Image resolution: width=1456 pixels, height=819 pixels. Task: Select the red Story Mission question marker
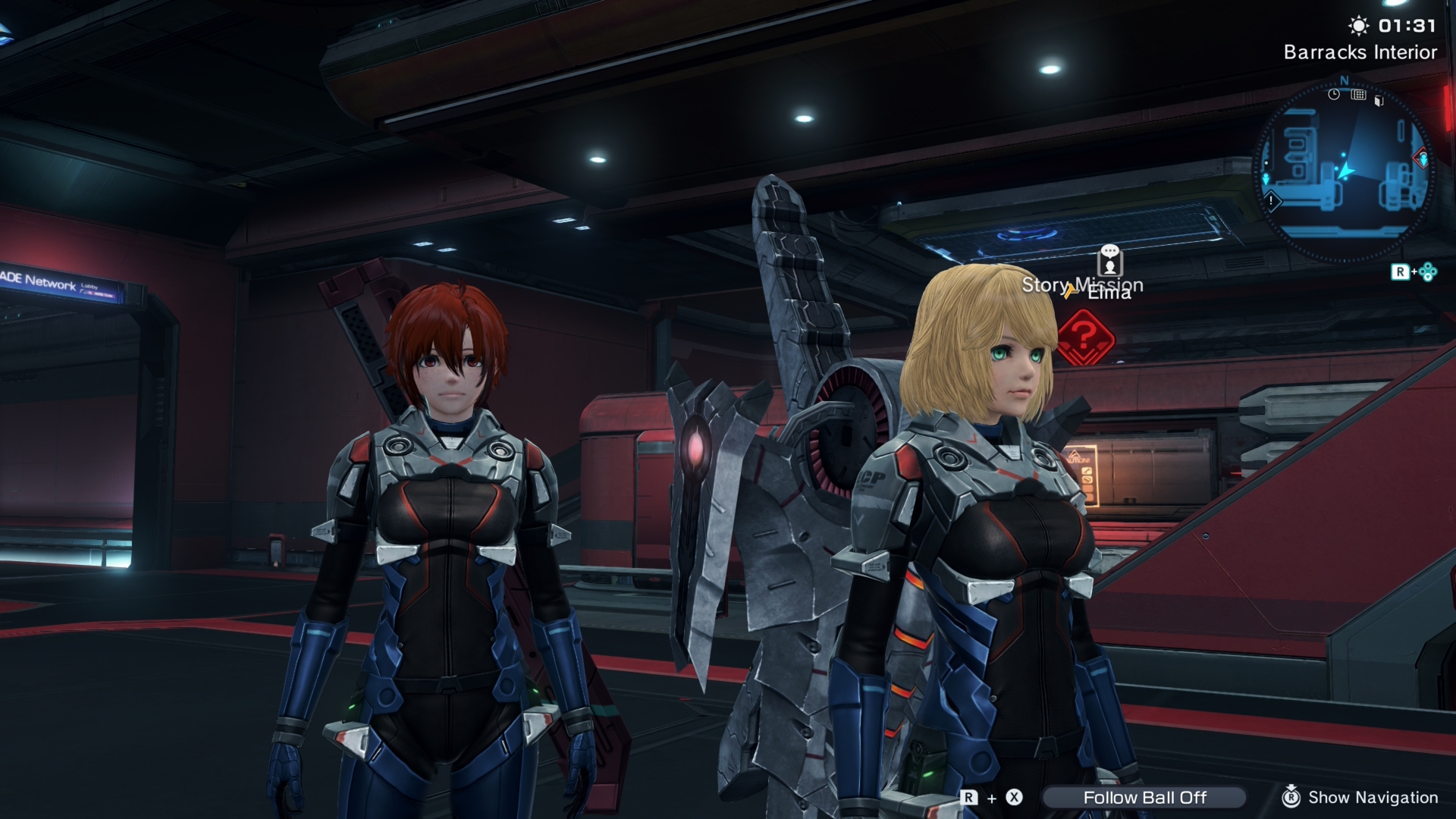click(1085, 337)
